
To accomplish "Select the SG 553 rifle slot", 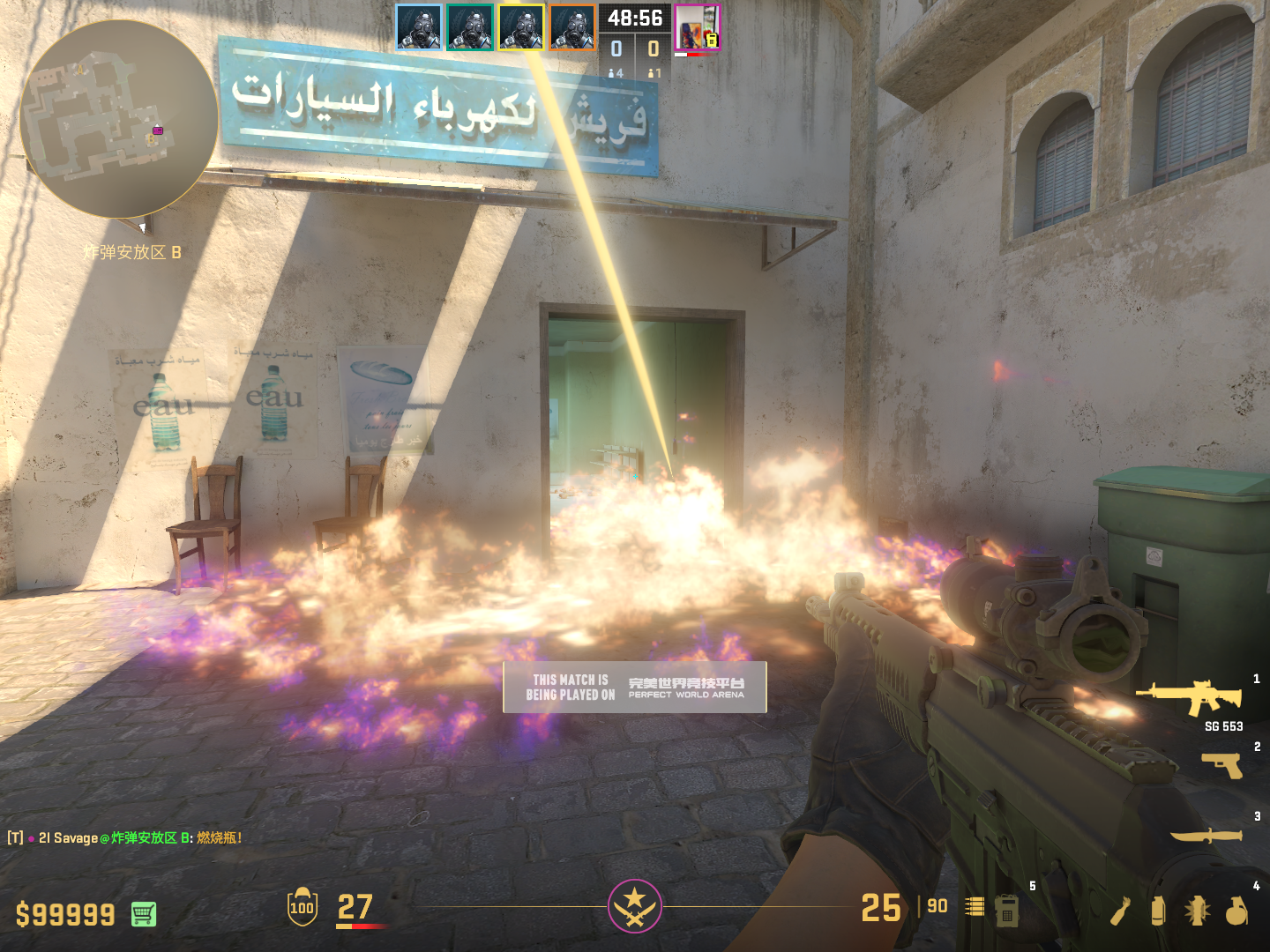I will coord(1190,698).
